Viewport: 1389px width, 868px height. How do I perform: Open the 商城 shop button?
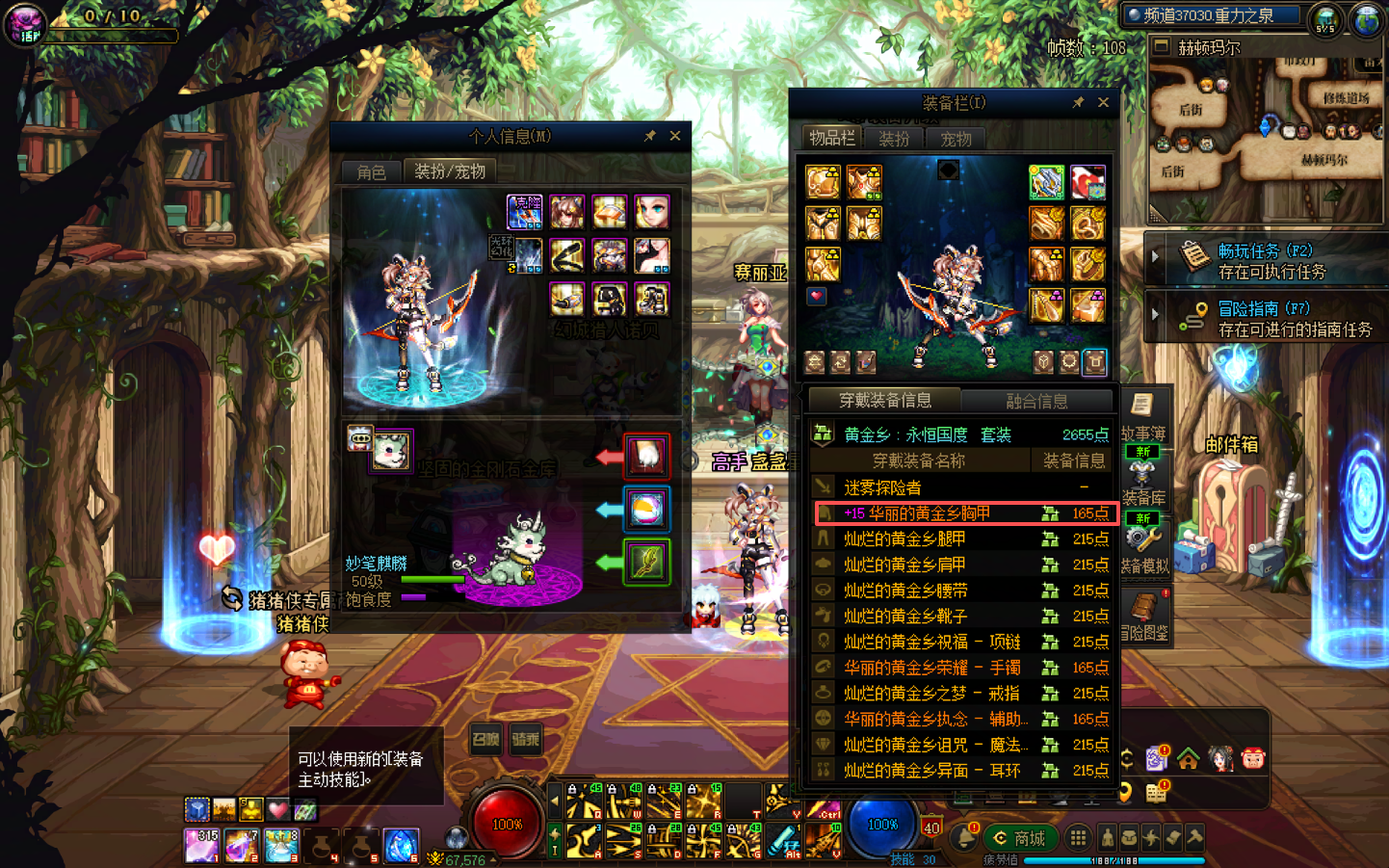[1019, 838]
